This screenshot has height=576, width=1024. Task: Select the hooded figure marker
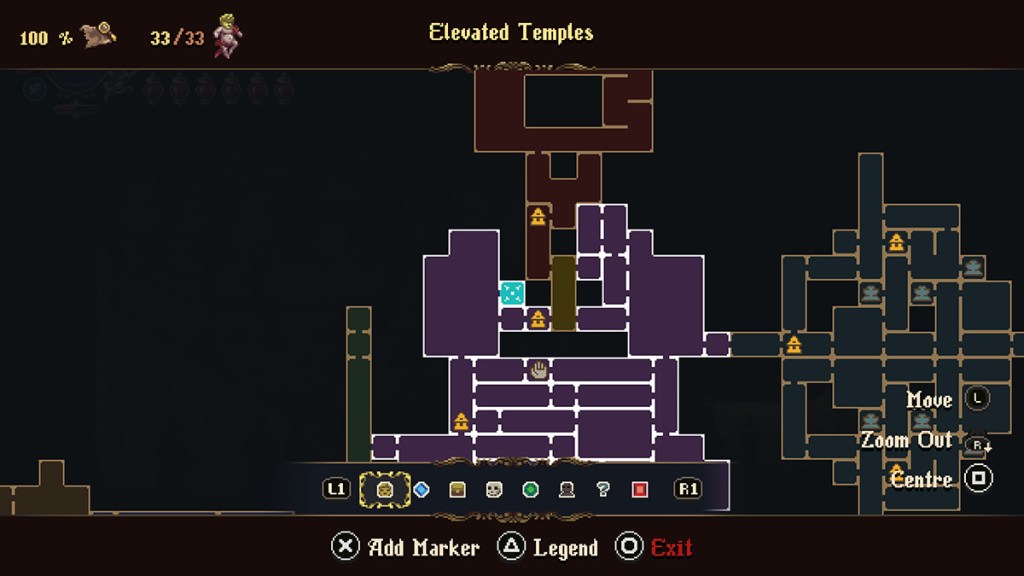click(x=567, y=489)
